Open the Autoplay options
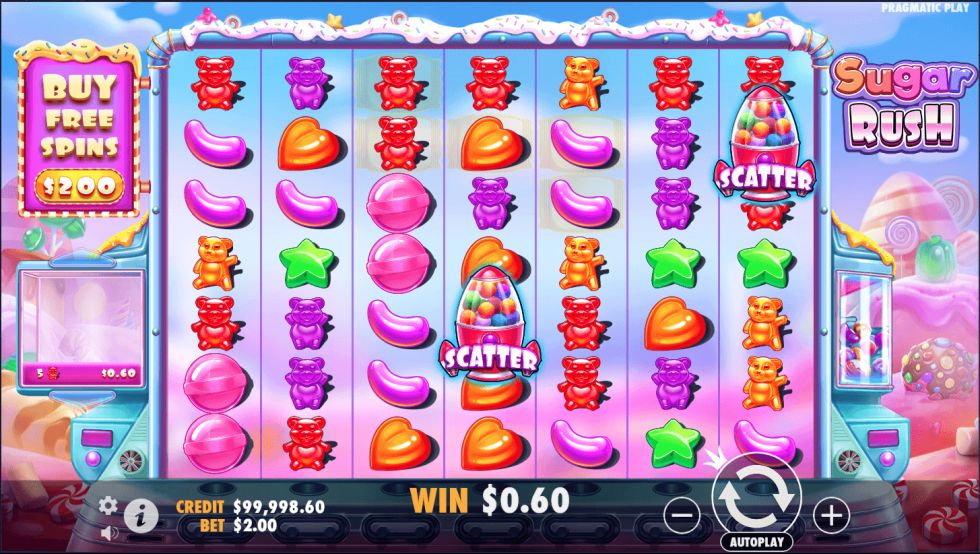Image resolution: width=980 pixels, height=554 pixels. [756, 542]
